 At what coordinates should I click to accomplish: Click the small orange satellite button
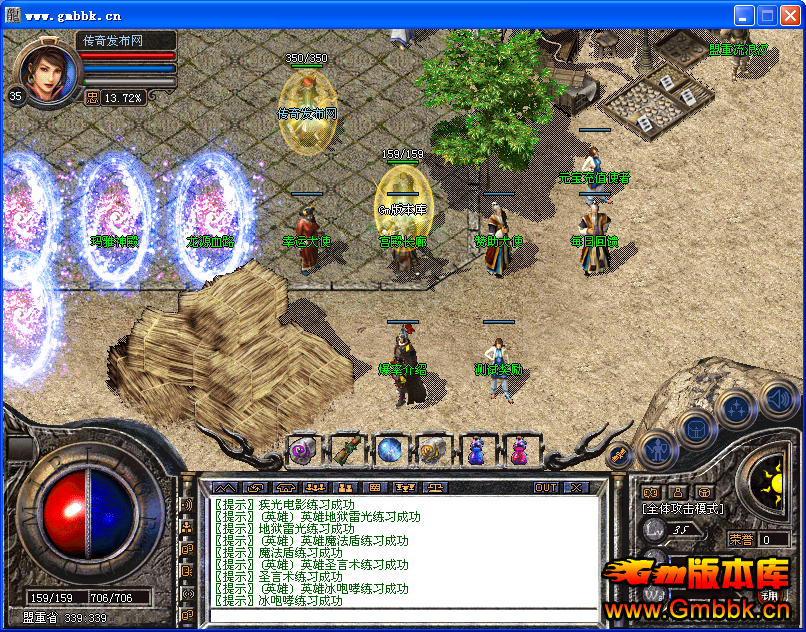619,456
